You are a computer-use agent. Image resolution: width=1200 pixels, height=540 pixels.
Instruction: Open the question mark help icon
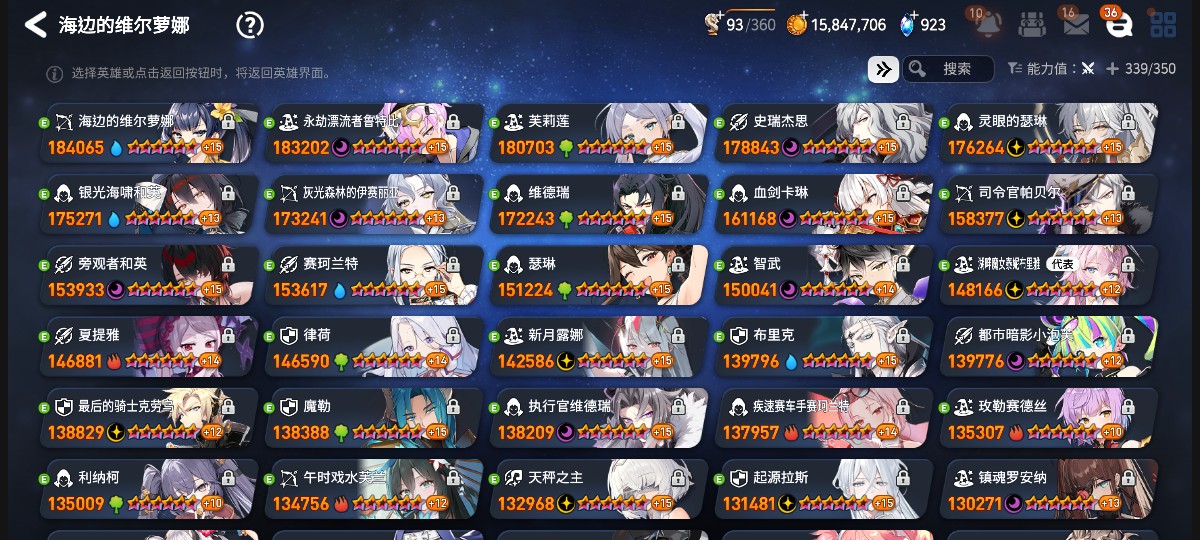pyautogui.click(x=249, y=25)
